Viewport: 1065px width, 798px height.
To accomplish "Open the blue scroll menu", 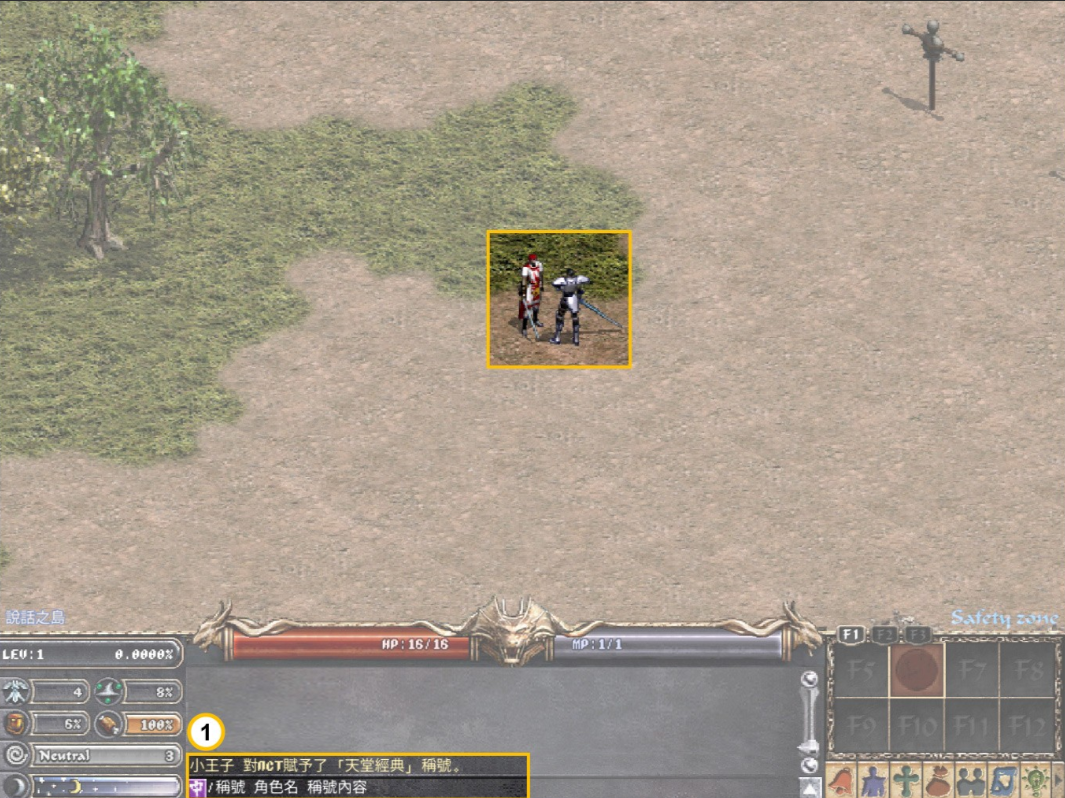I will tap(1002, 781).
